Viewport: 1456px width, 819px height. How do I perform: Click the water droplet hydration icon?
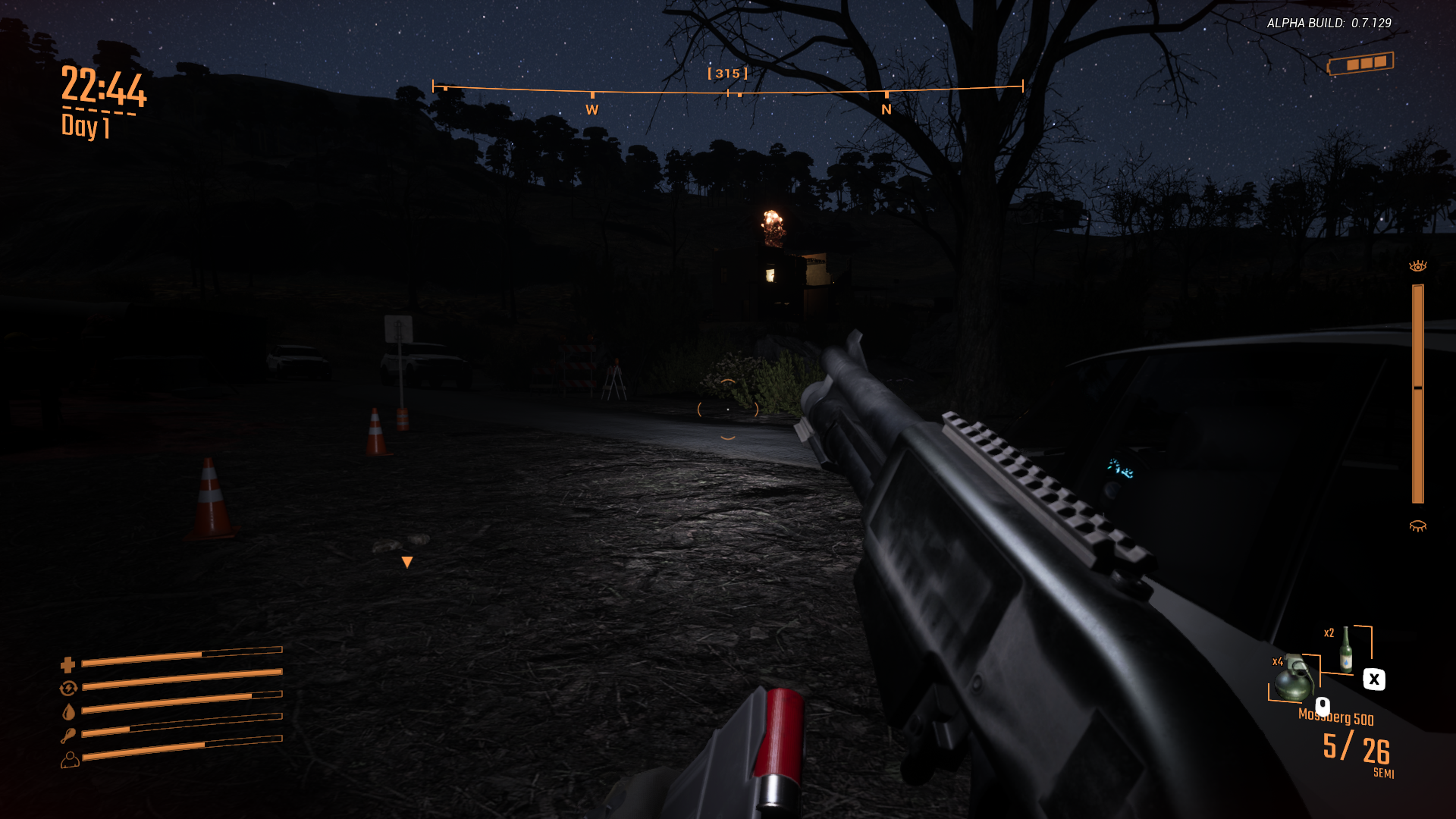click(70, 712)
